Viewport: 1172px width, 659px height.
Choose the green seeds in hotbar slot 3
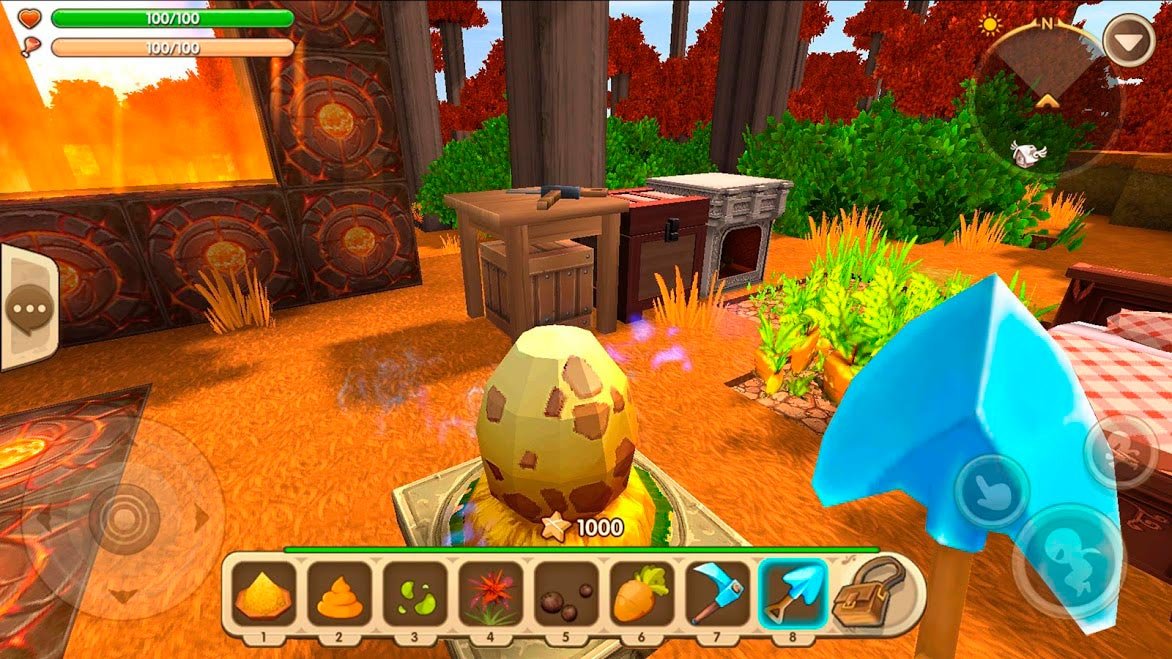(416, 594)
